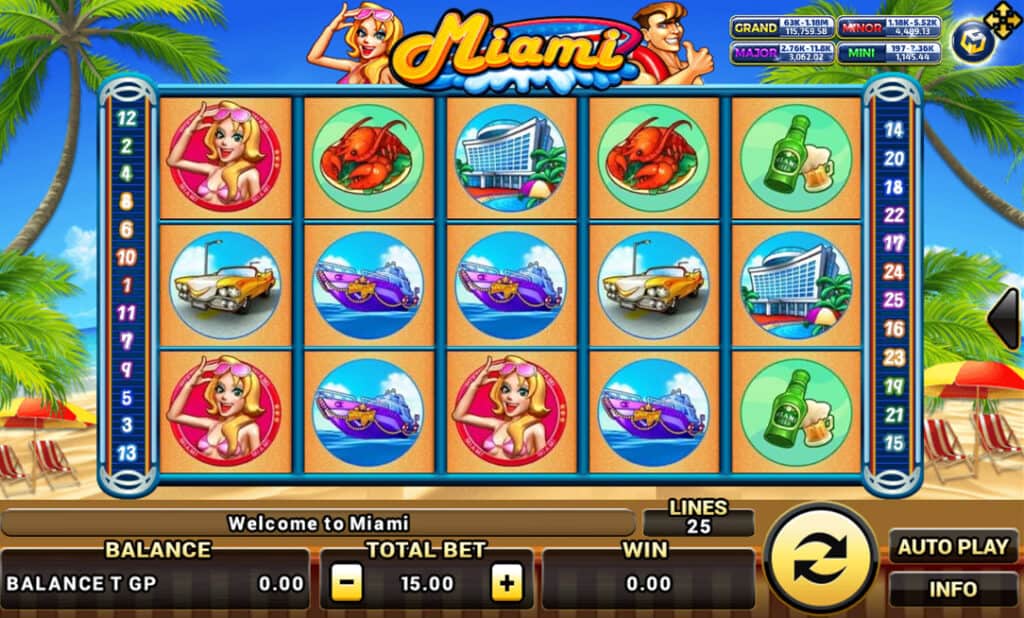Image resolution: width=1024 pixels, height=618 pixels.
Task: Open the black side-panel arrow
Action: click(x=1004, y=318)
